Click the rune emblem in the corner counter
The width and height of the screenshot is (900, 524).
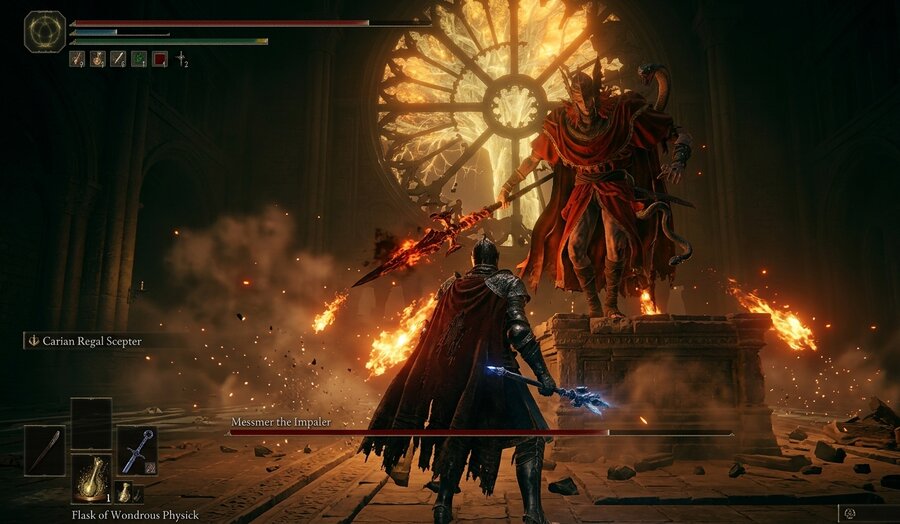(x=849, y=513)
